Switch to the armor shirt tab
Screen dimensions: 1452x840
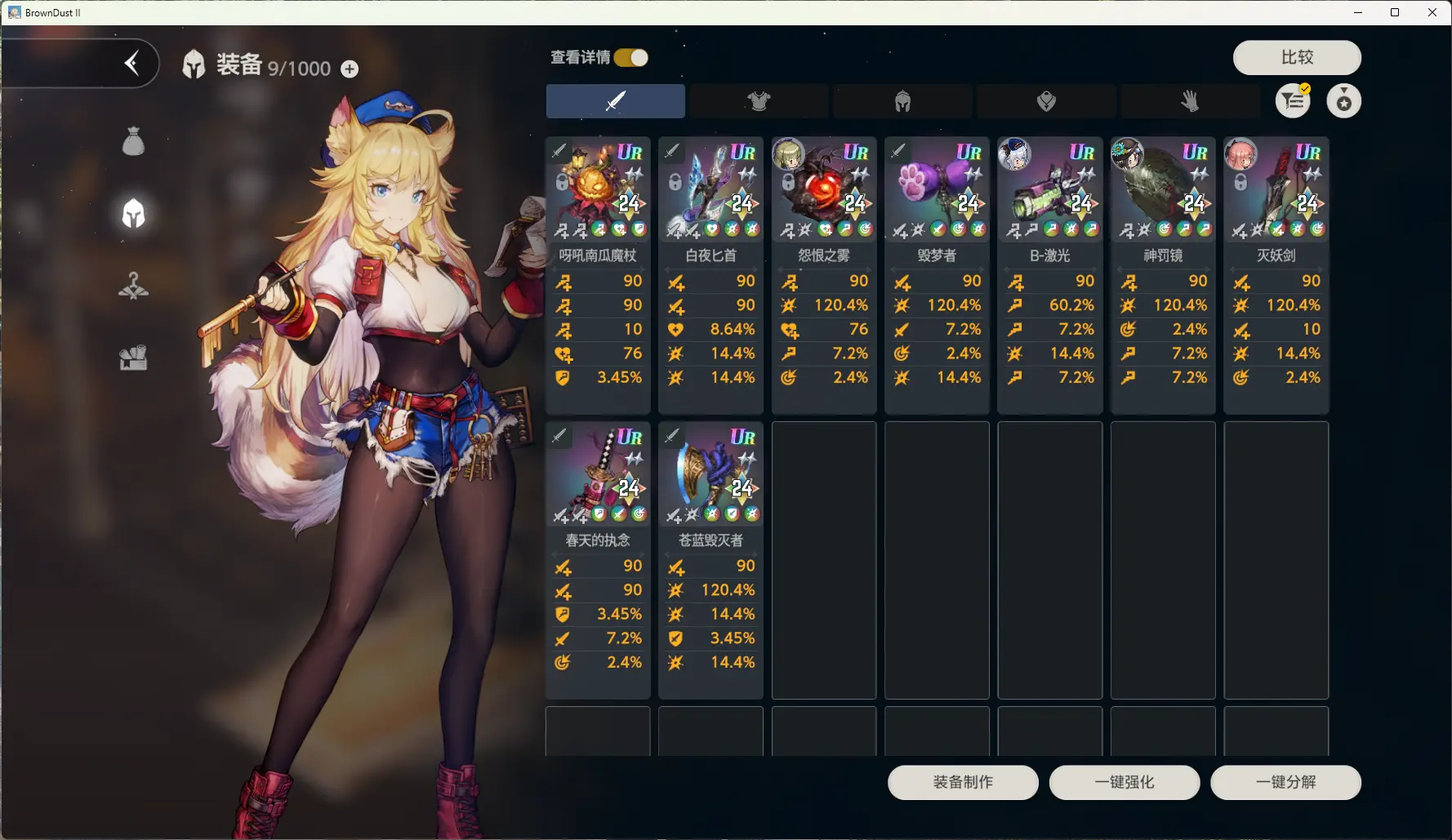click(759, 101)
